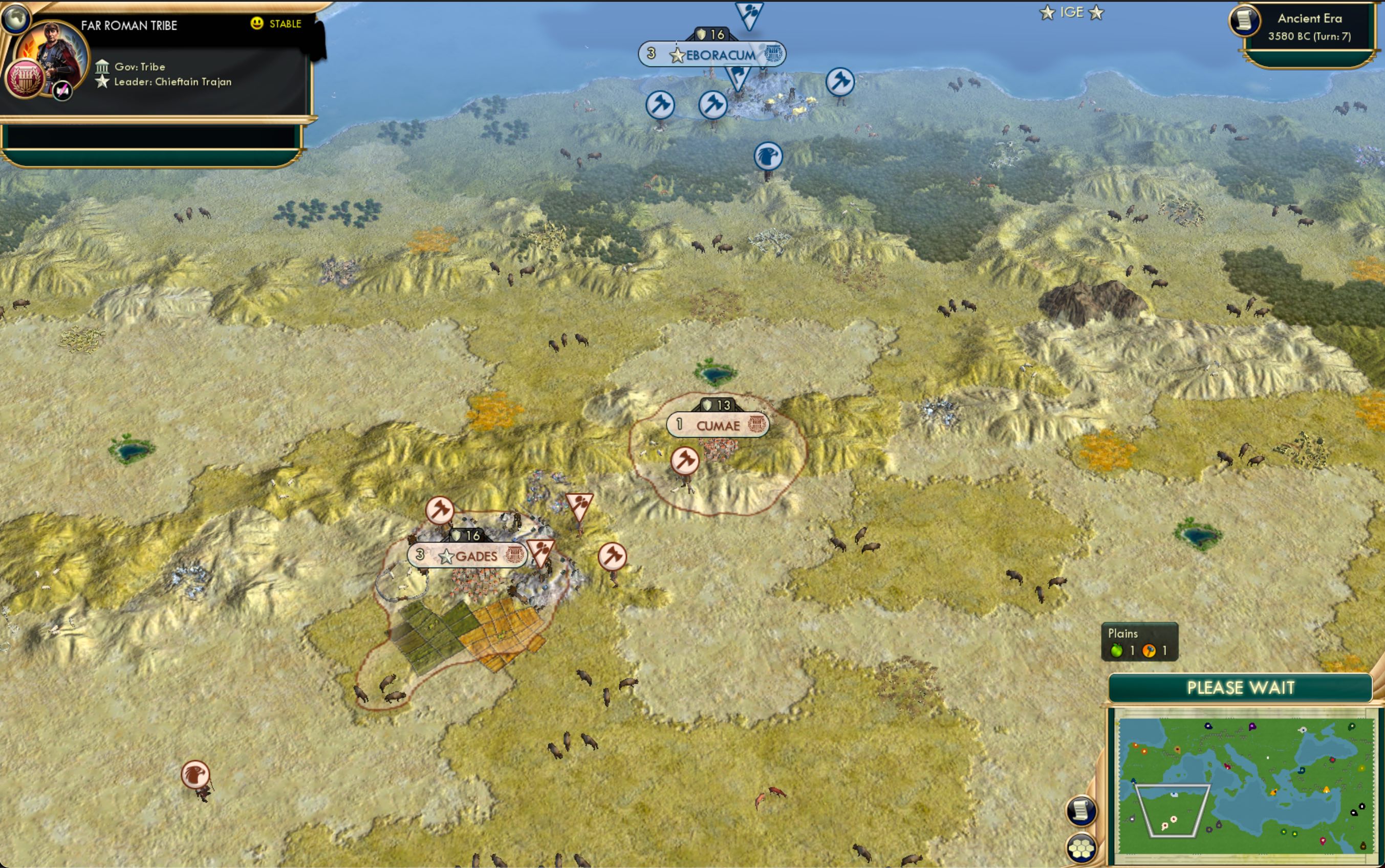Select the leftmost worker hammer icon north of Eboracum

(661, 104)
